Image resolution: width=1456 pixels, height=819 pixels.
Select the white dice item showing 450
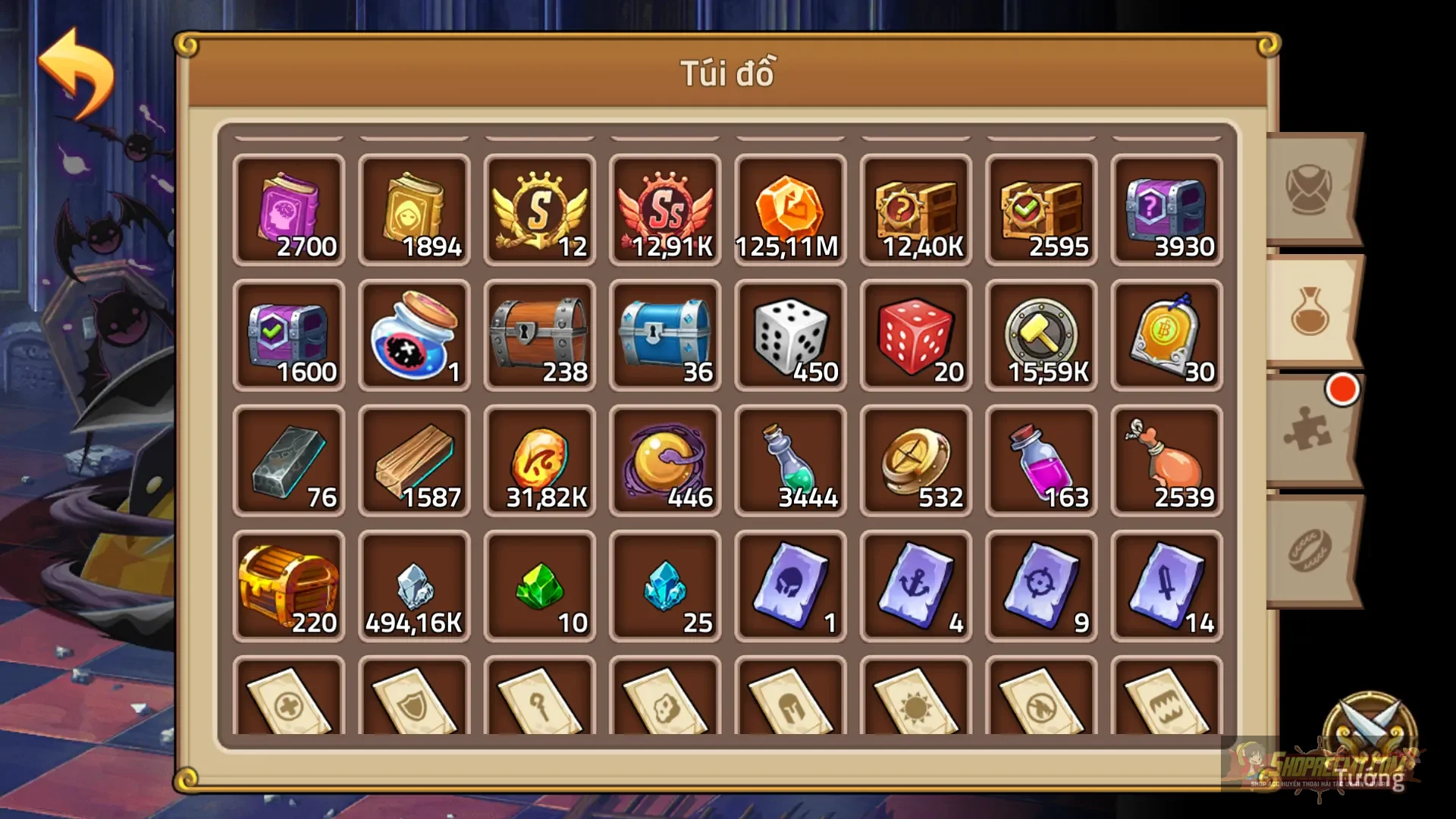pos(791,334)
